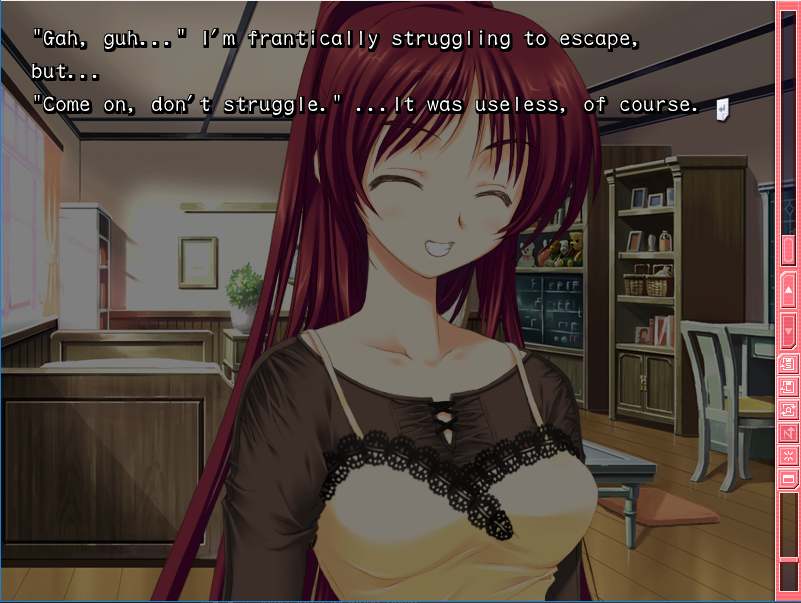Toggle the window-shaped icon at sidebar bottom
This screenshot has height=603, width=801.
[788, 479]
